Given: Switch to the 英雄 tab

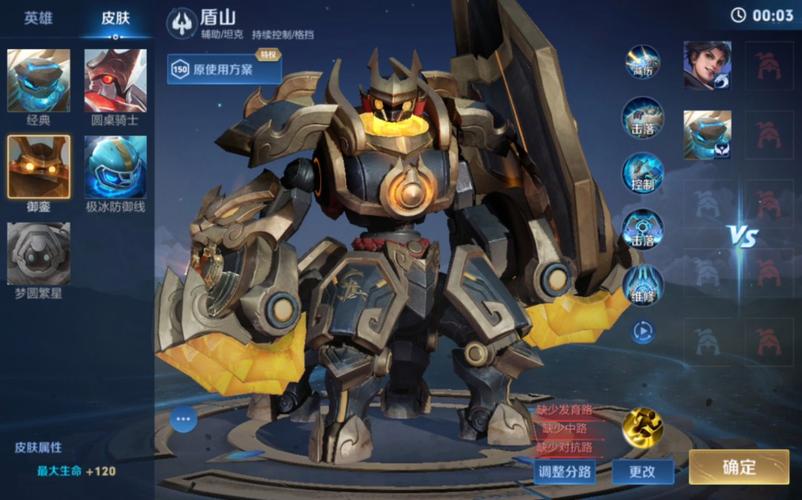Looking at the screenshot, I should click(x=39, y=17).
